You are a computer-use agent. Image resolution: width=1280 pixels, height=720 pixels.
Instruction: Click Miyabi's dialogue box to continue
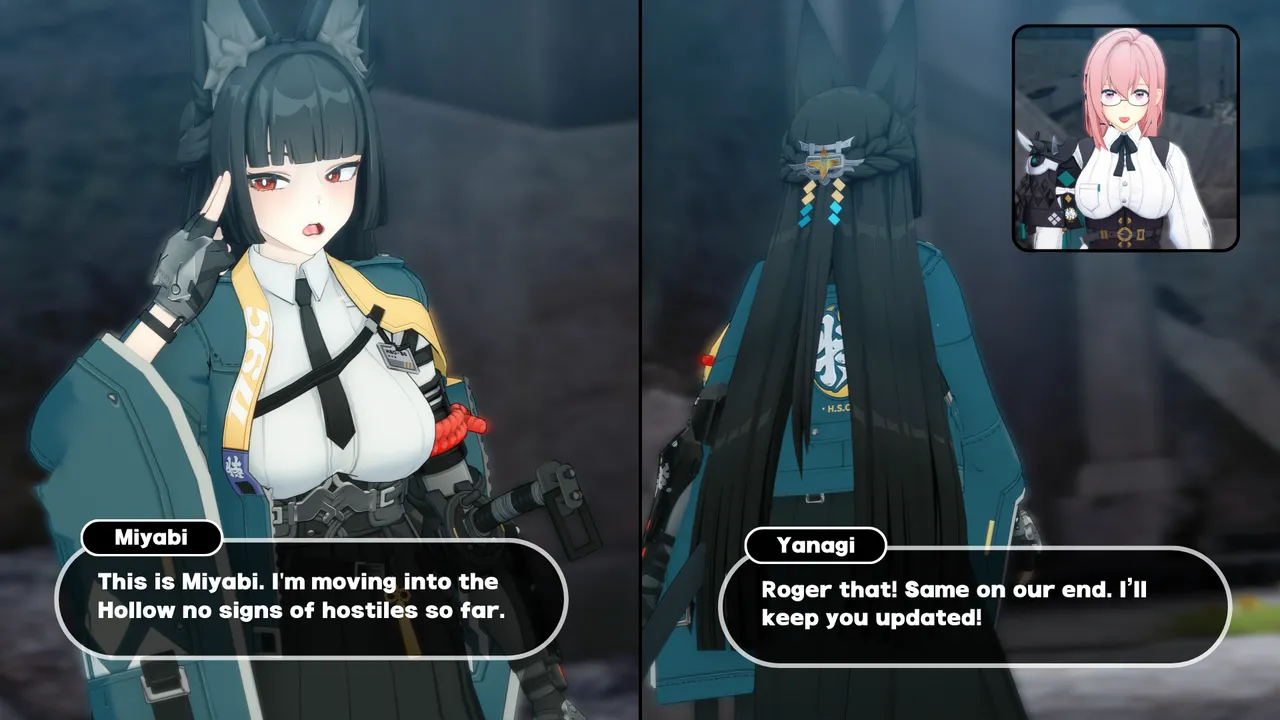coord(310,598)
